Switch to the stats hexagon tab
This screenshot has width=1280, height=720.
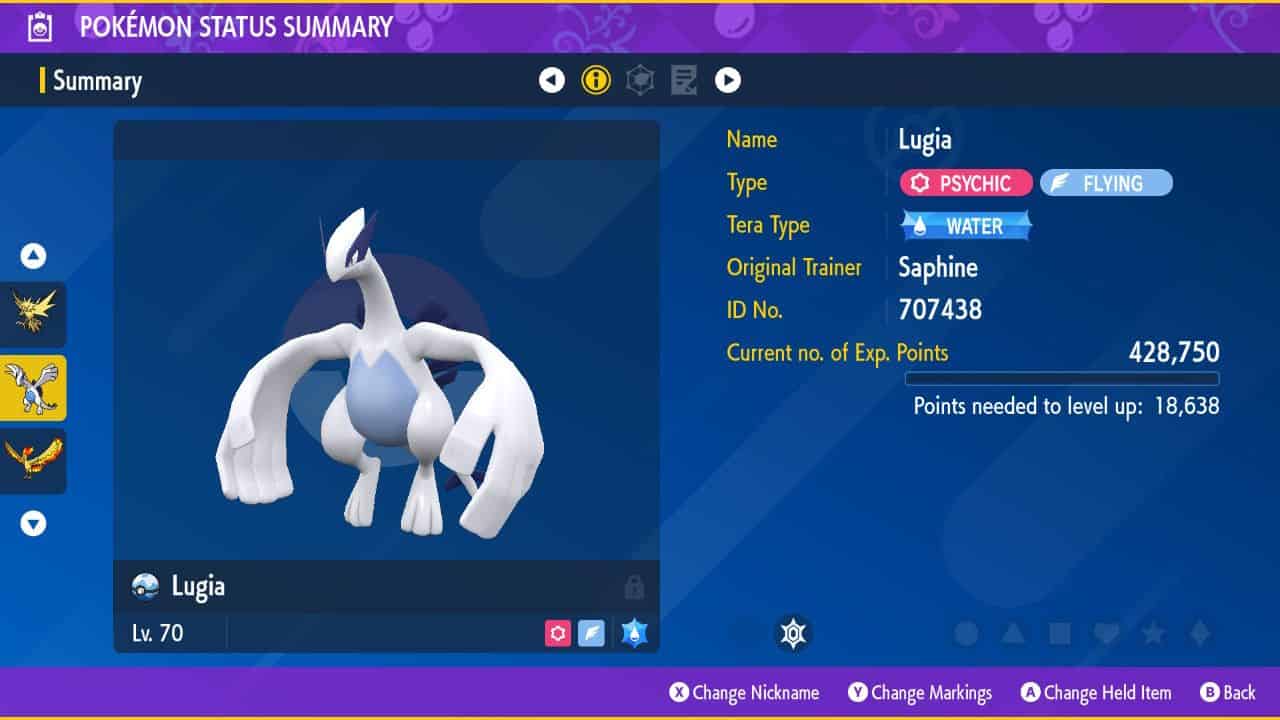[x=640, y=81]
